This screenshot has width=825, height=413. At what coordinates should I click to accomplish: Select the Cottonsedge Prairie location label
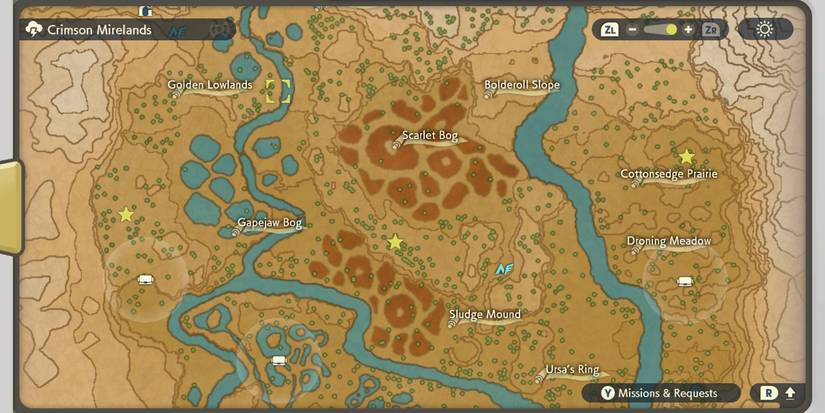(669, 174)
